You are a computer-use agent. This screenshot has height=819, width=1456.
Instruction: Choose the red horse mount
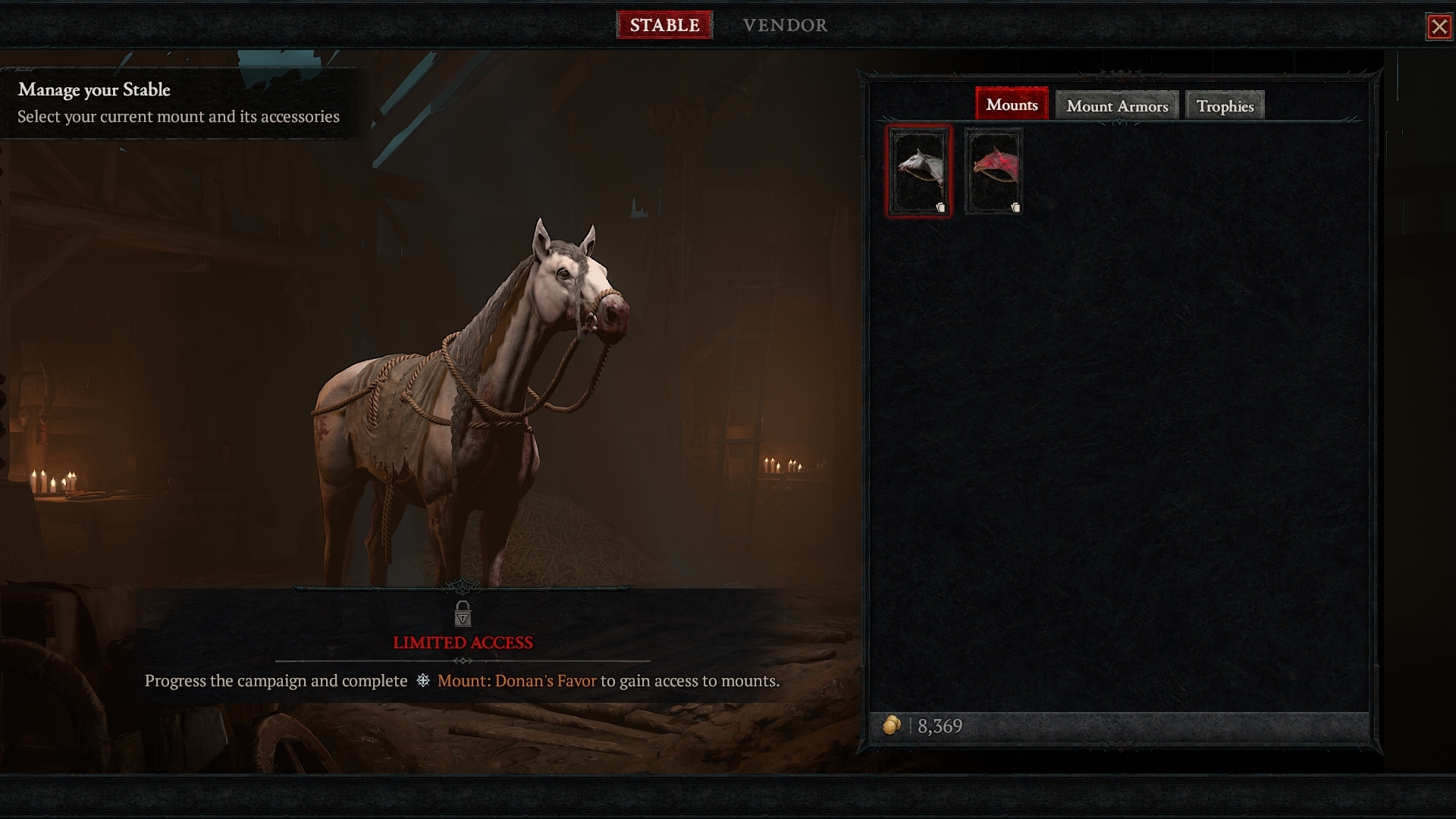[x=993, y=171]
